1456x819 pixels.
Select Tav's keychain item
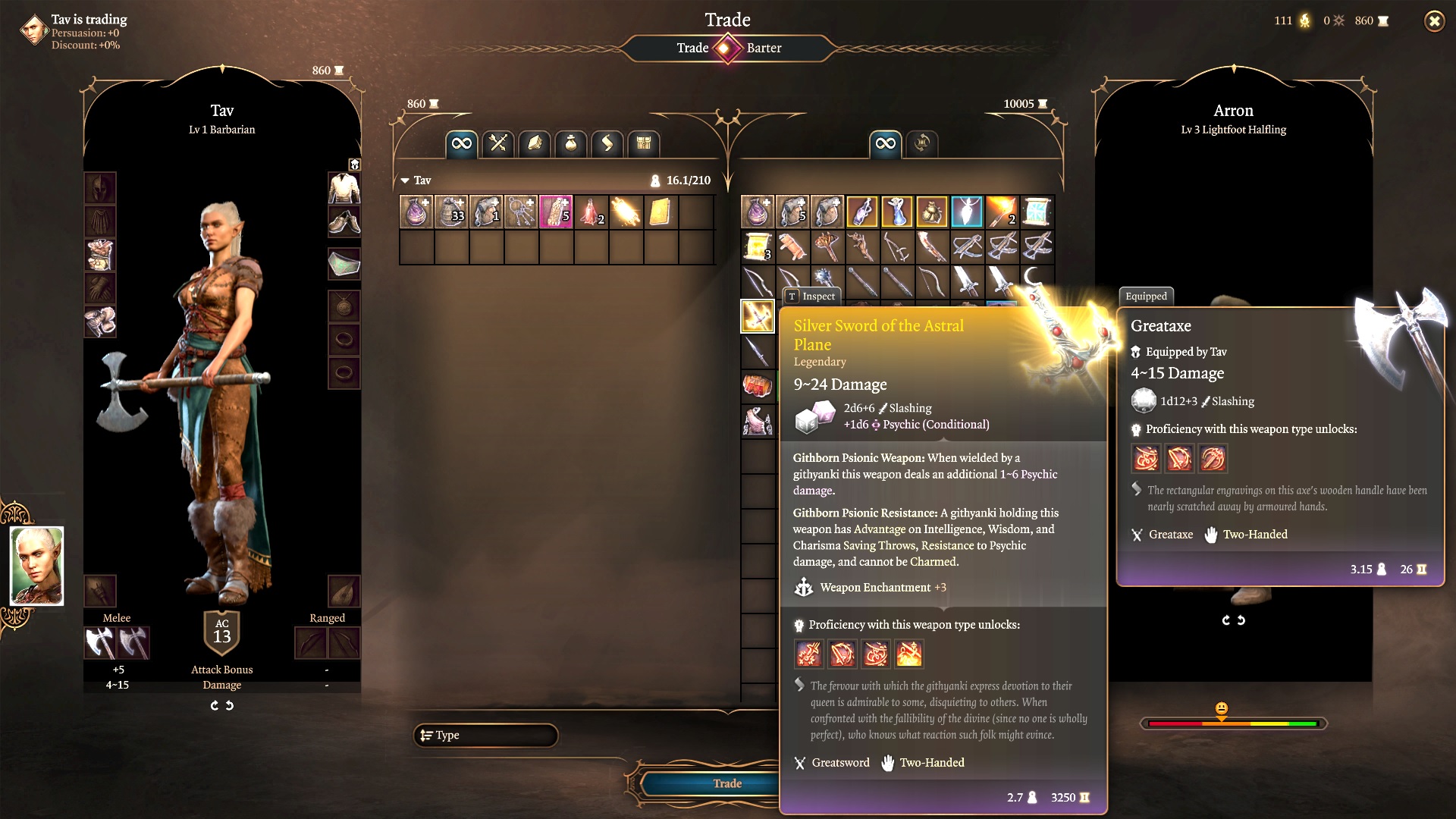pos(522,212)
